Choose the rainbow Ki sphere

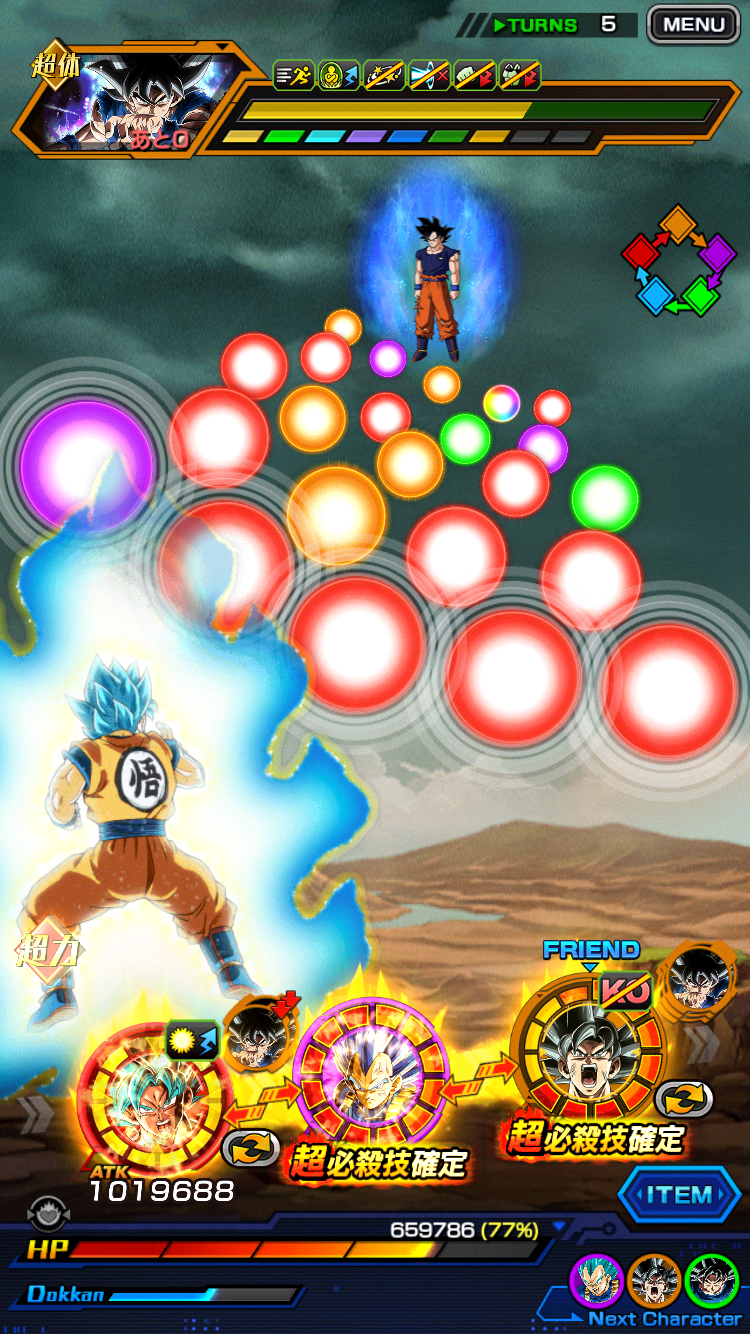501,403
